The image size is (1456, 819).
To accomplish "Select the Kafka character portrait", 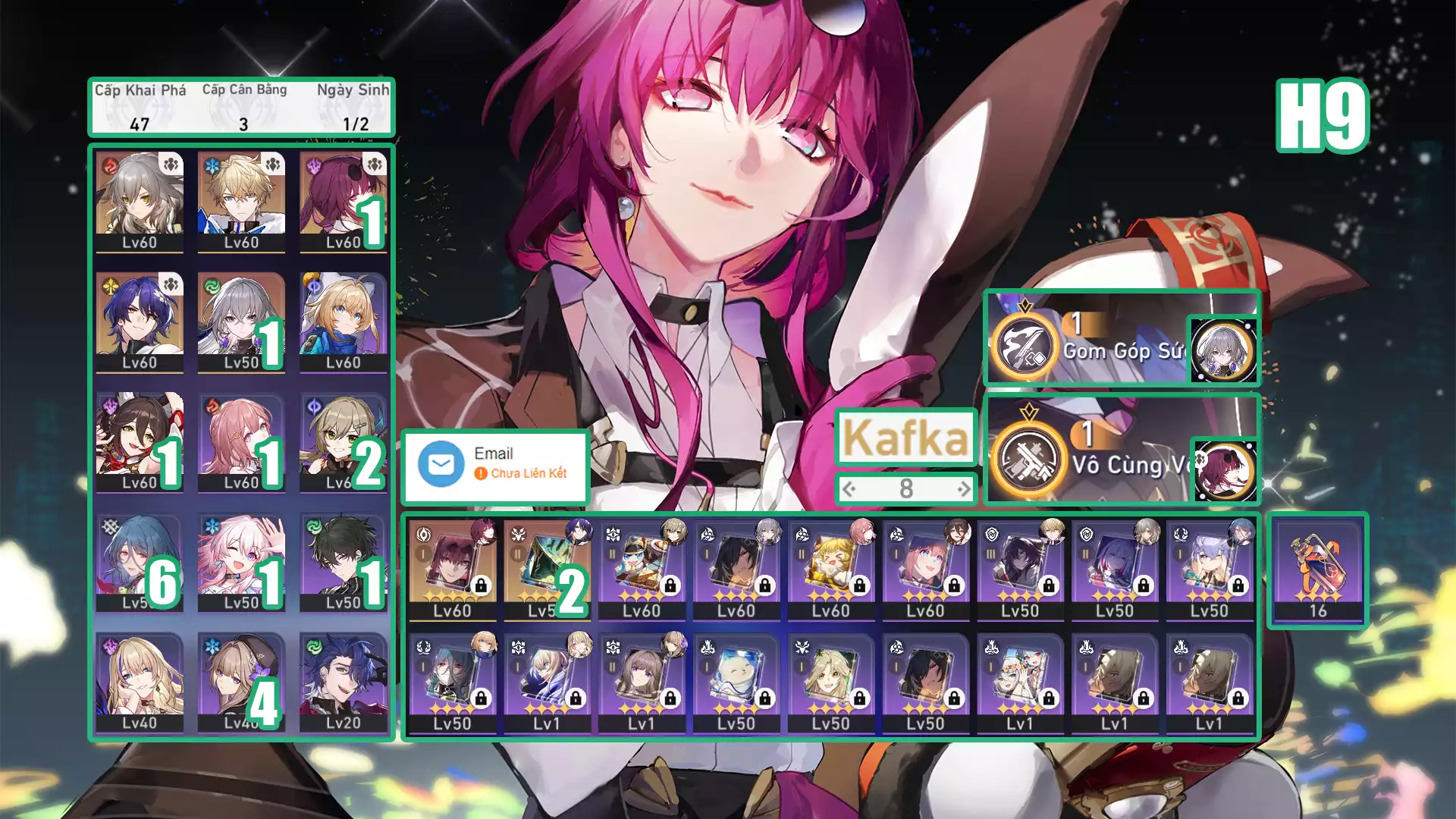I will (343, 201).
